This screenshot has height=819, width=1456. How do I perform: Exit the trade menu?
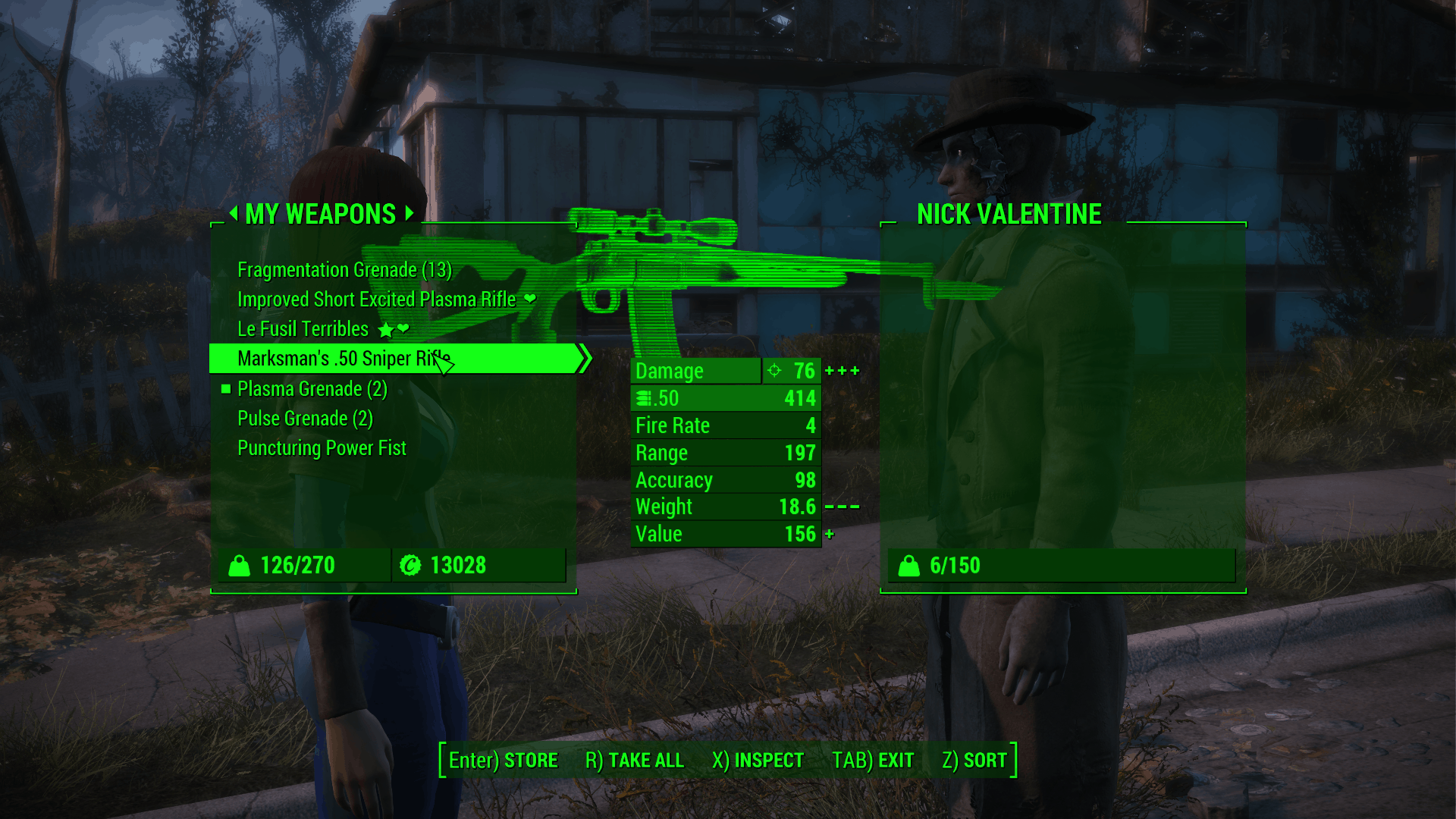pos(872,760)
